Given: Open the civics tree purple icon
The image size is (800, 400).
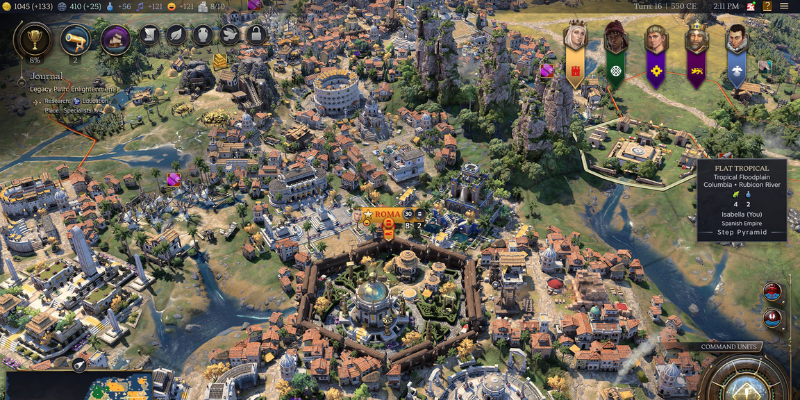Looking at the screenshot, I should click(x=116, y=41).
